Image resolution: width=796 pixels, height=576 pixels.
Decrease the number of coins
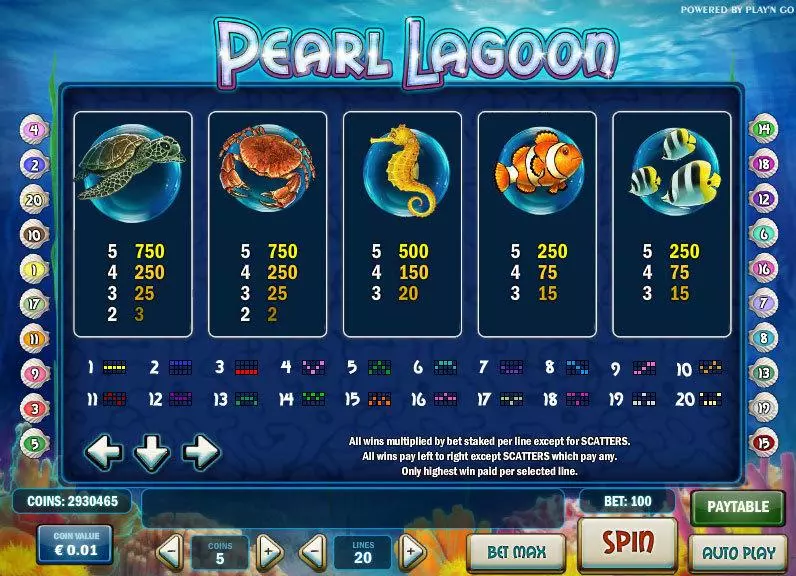[170, 549]
